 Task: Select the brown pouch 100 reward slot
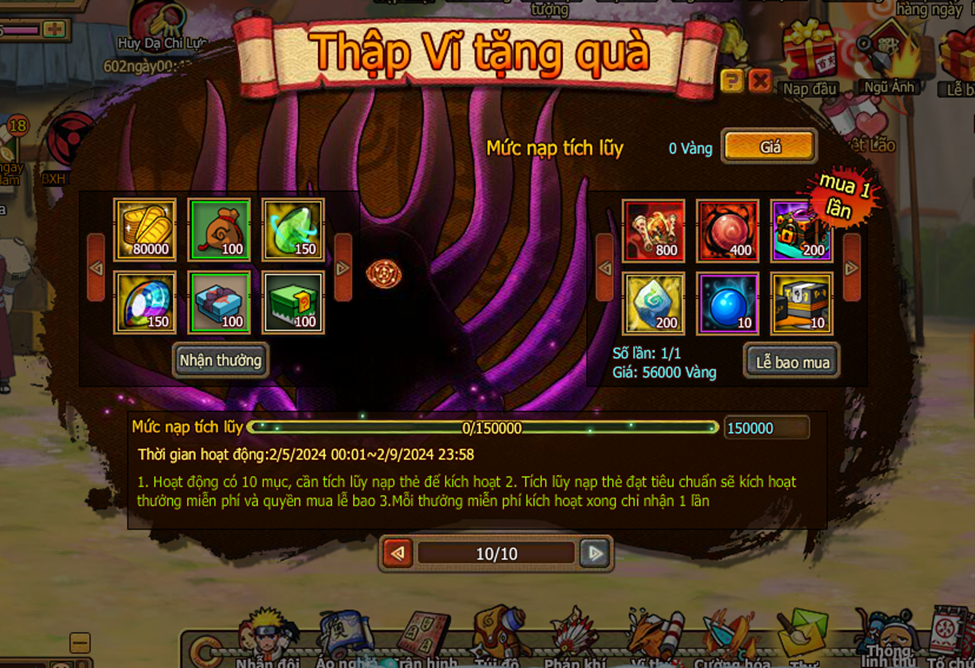pos(219,230)
